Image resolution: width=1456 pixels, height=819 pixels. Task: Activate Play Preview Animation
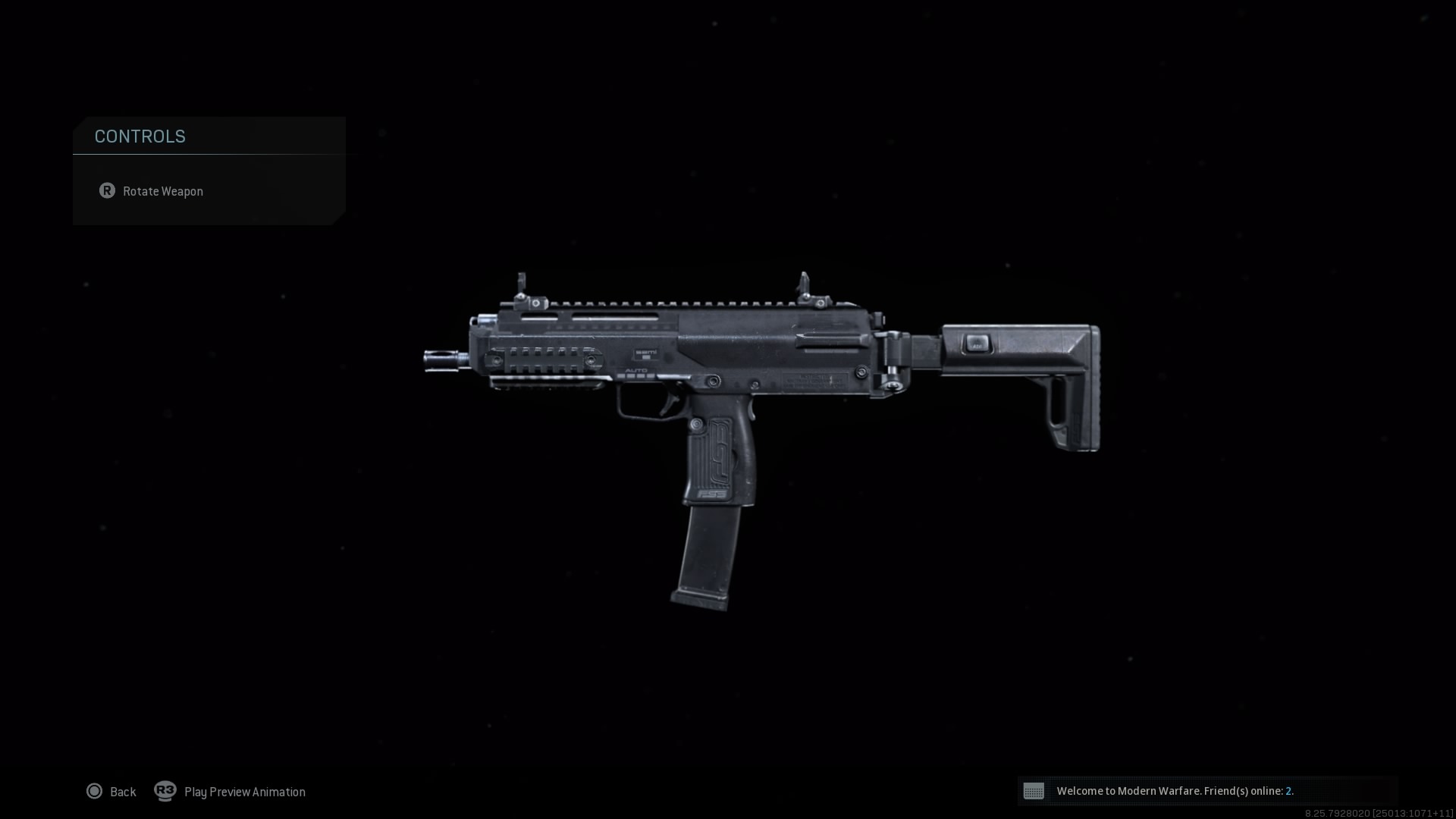coord(243,791)
